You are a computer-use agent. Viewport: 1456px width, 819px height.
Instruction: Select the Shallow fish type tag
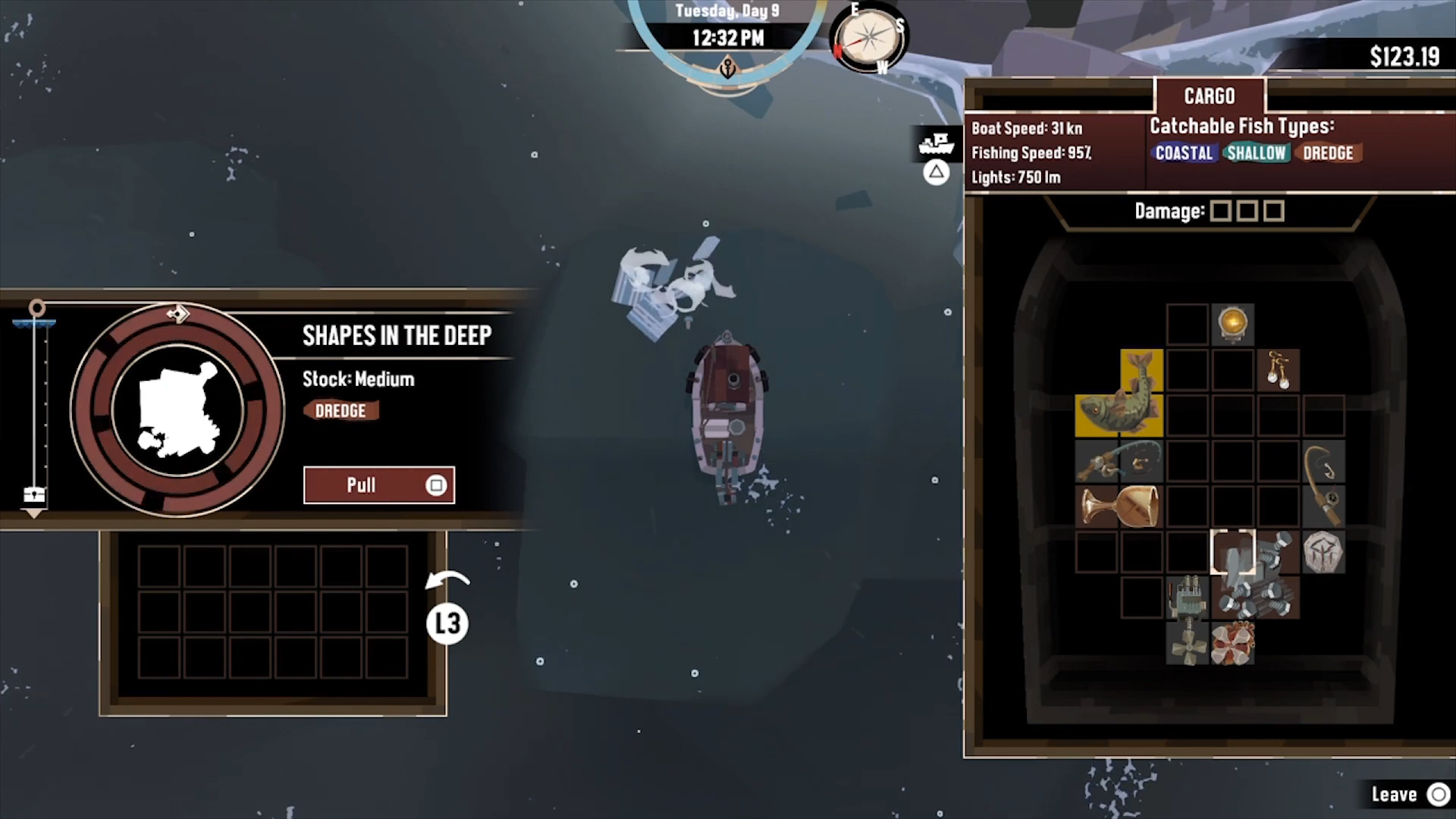pyautogui.click(x=1256, y=153)
